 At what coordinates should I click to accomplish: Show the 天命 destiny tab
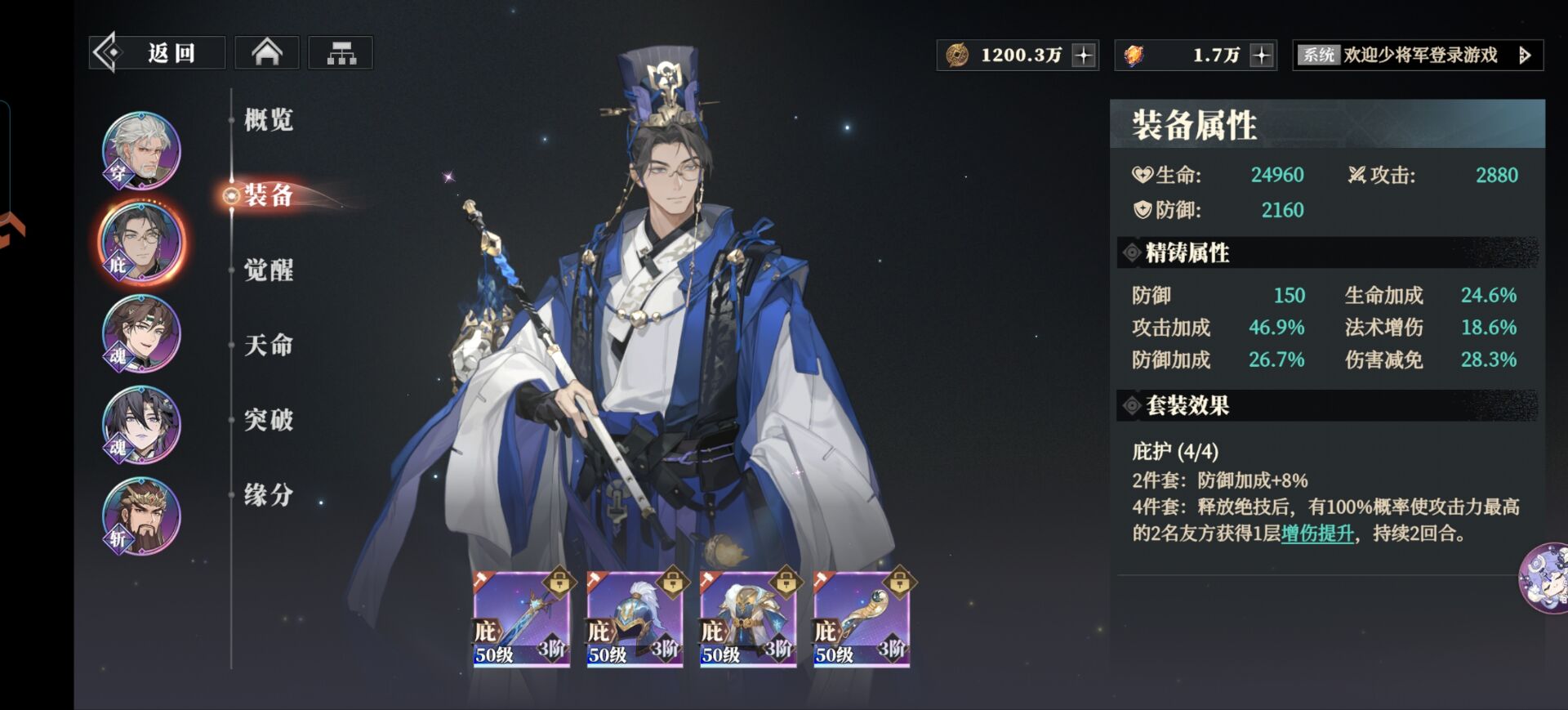[269, 345]
